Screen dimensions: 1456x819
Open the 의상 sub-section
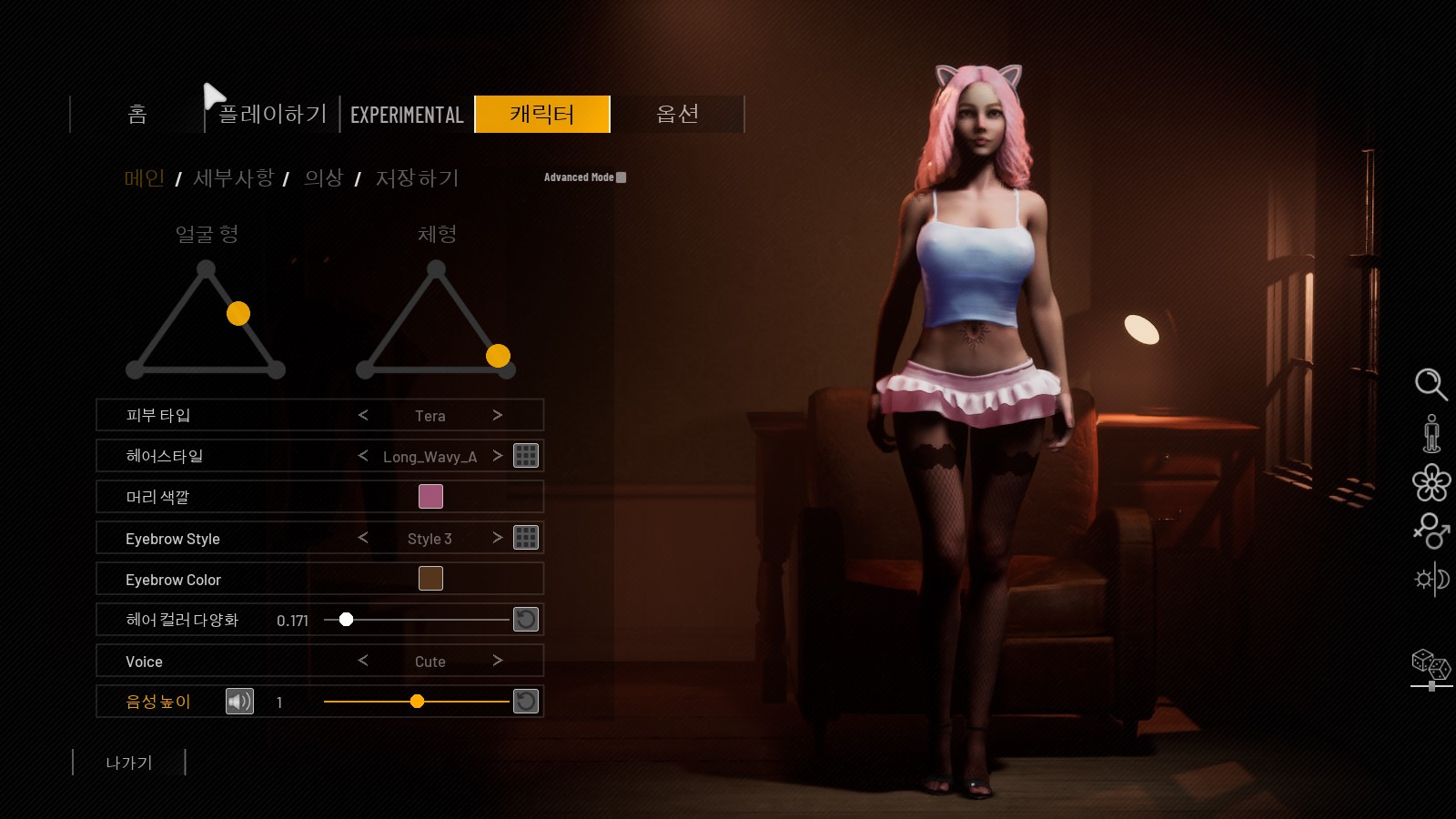coord(323,178)
